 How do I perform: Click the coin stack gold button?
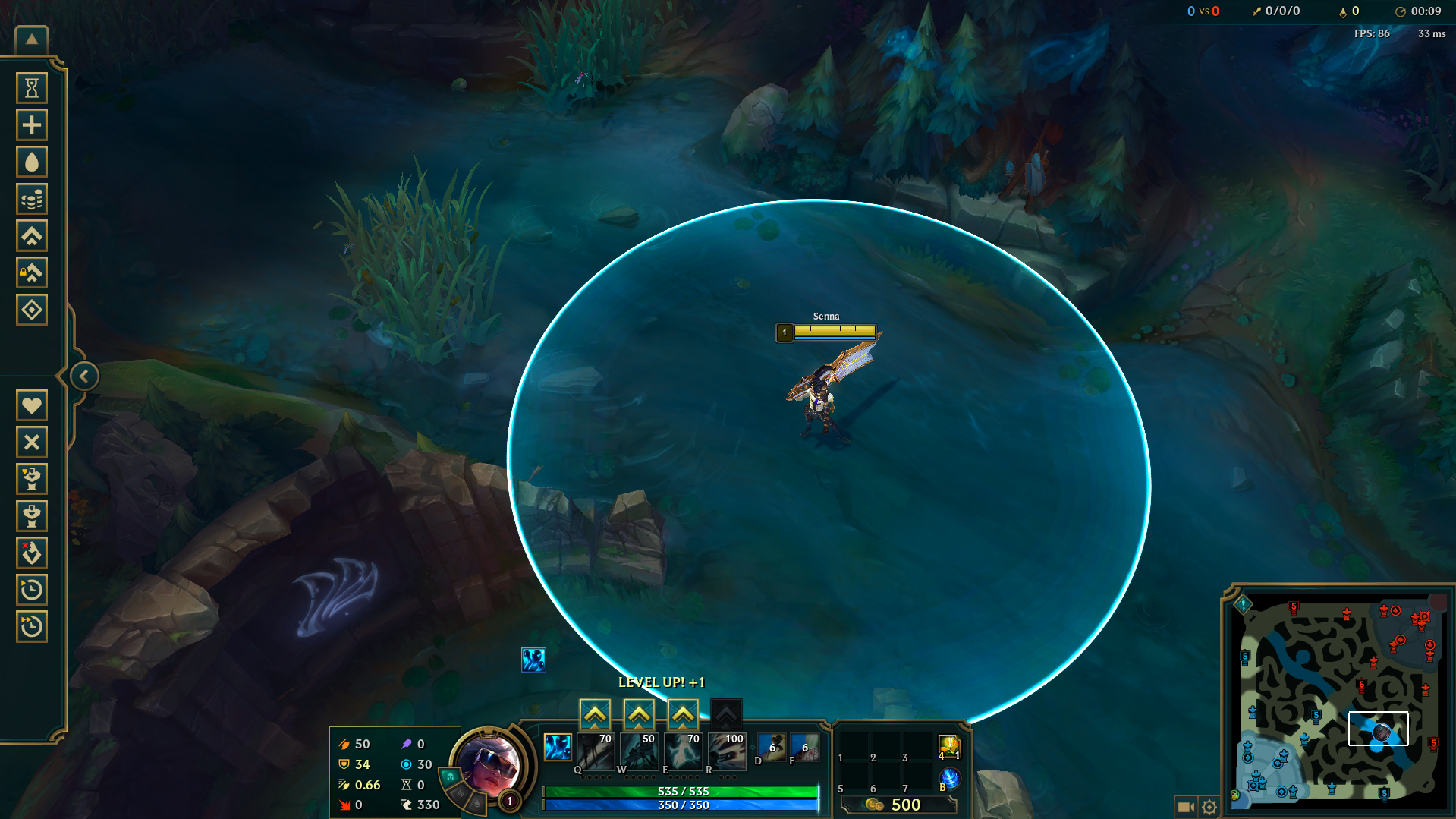click(32, 199)
